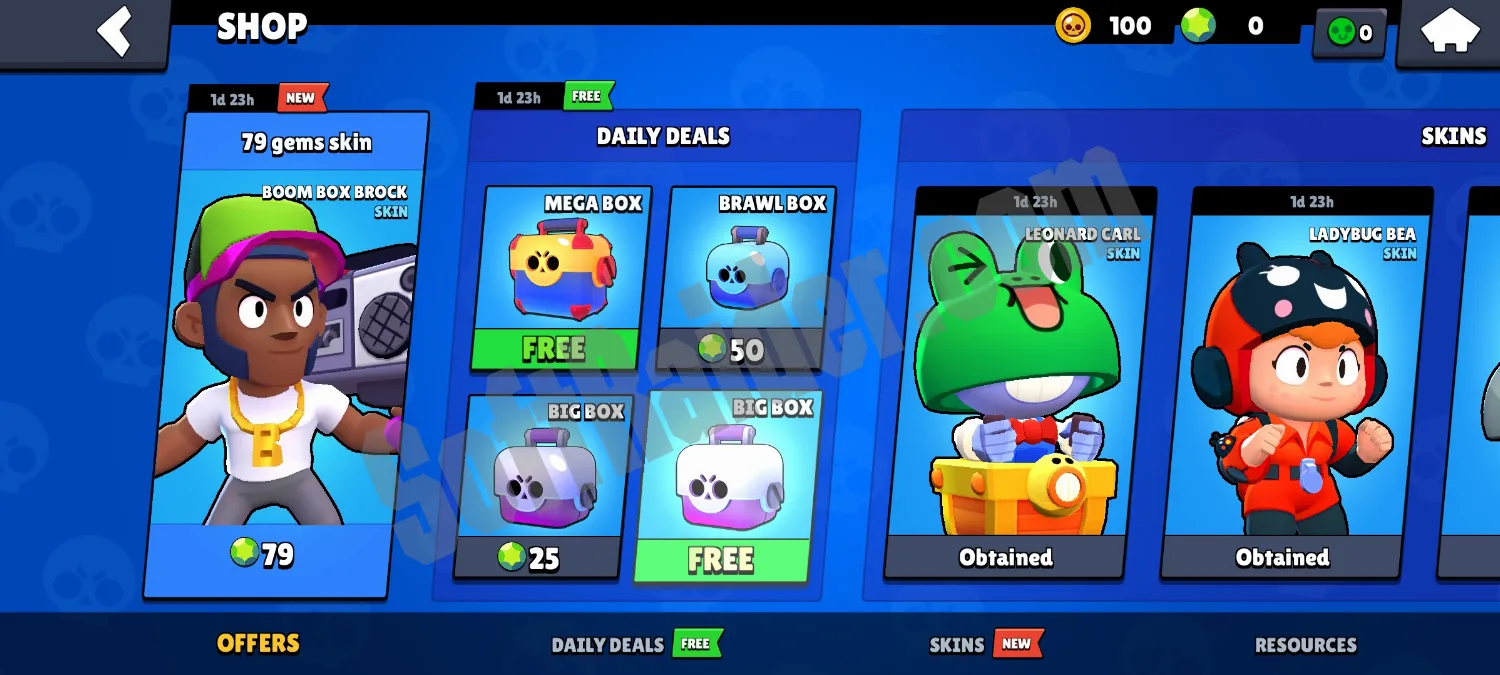Show the Resources tab
Screen dimensions: 1500x675
(x=1305, y=645)
